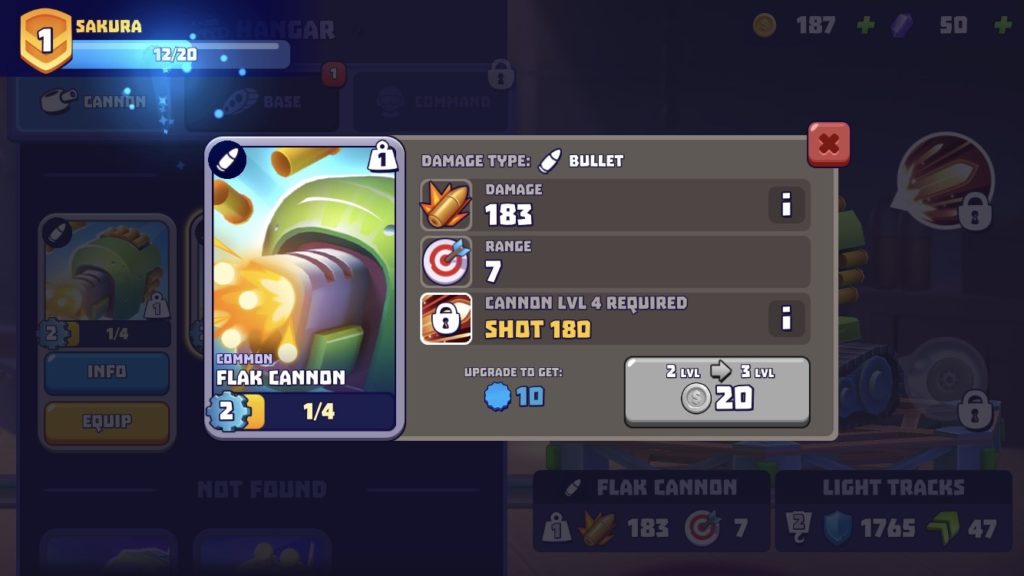Select the Flak Cannon stats panel
This screenshot has height=576, width=1024.
point(651,512)
